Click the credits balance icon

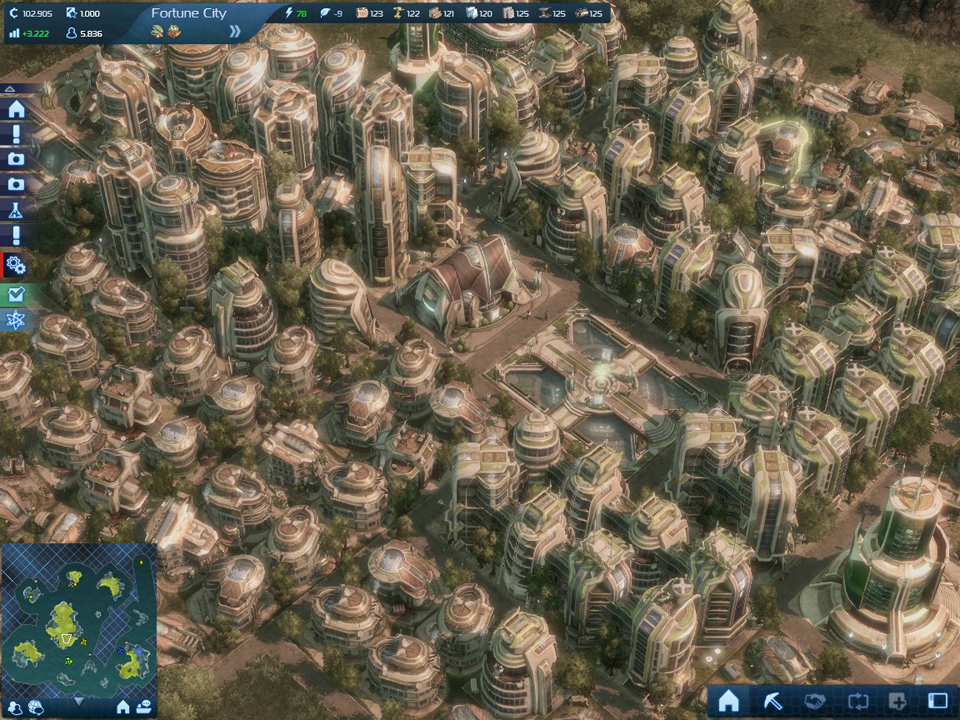pos(13,13)
